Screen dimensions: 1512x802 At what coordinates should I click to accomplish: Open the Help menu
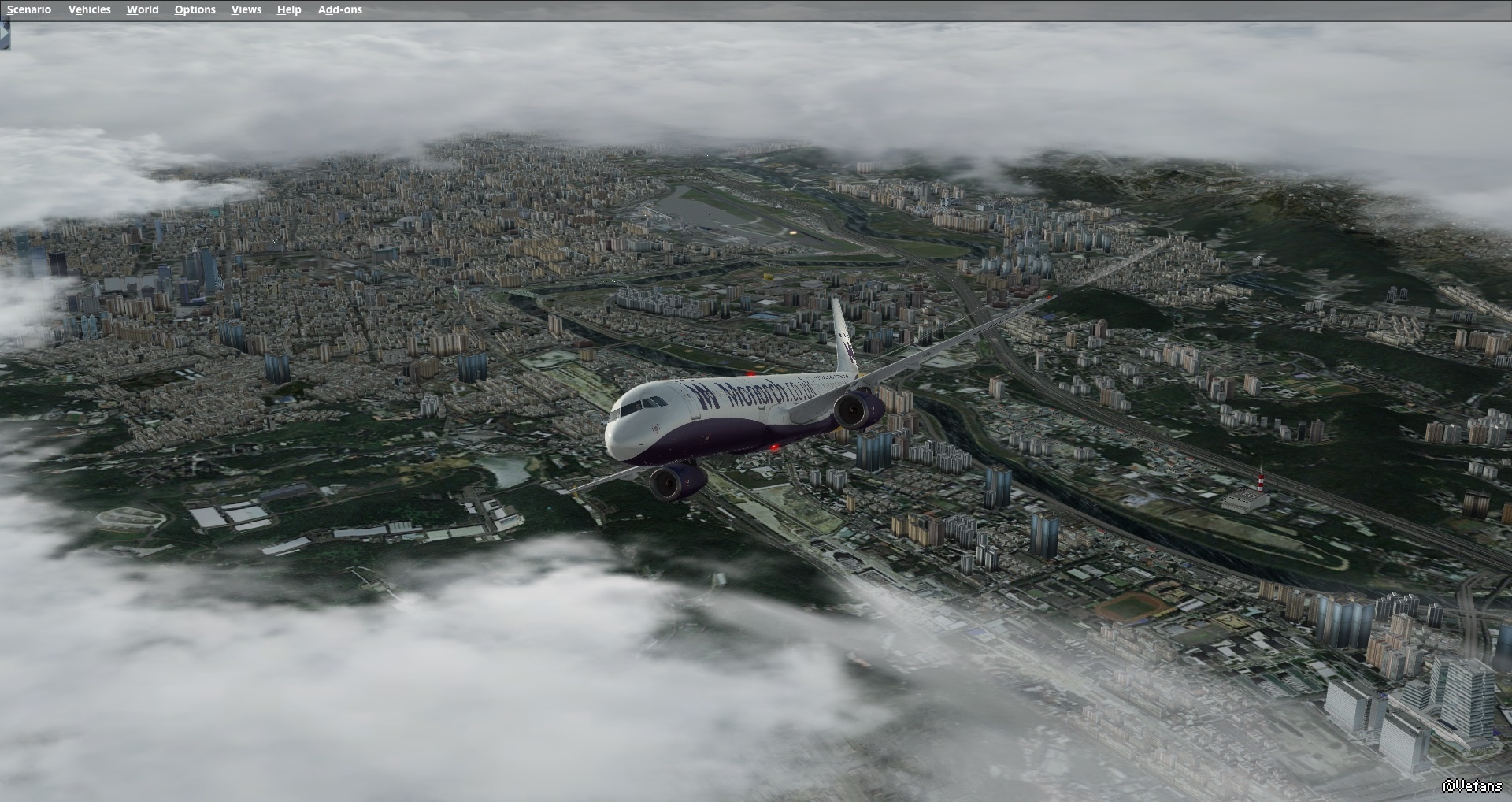pos(289,9)
